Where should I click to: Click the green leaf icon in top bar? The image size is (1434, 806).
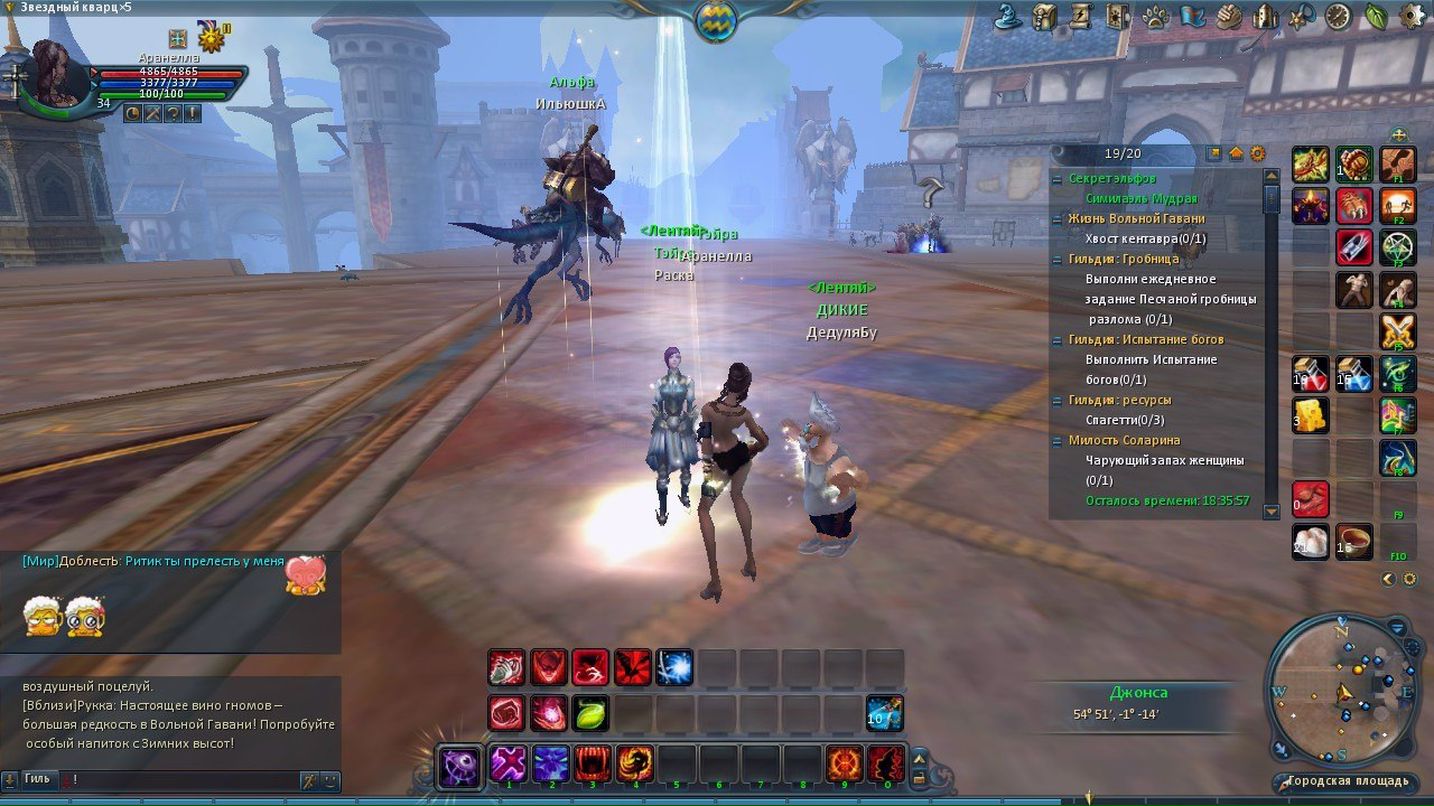(x=1376, y=17)
